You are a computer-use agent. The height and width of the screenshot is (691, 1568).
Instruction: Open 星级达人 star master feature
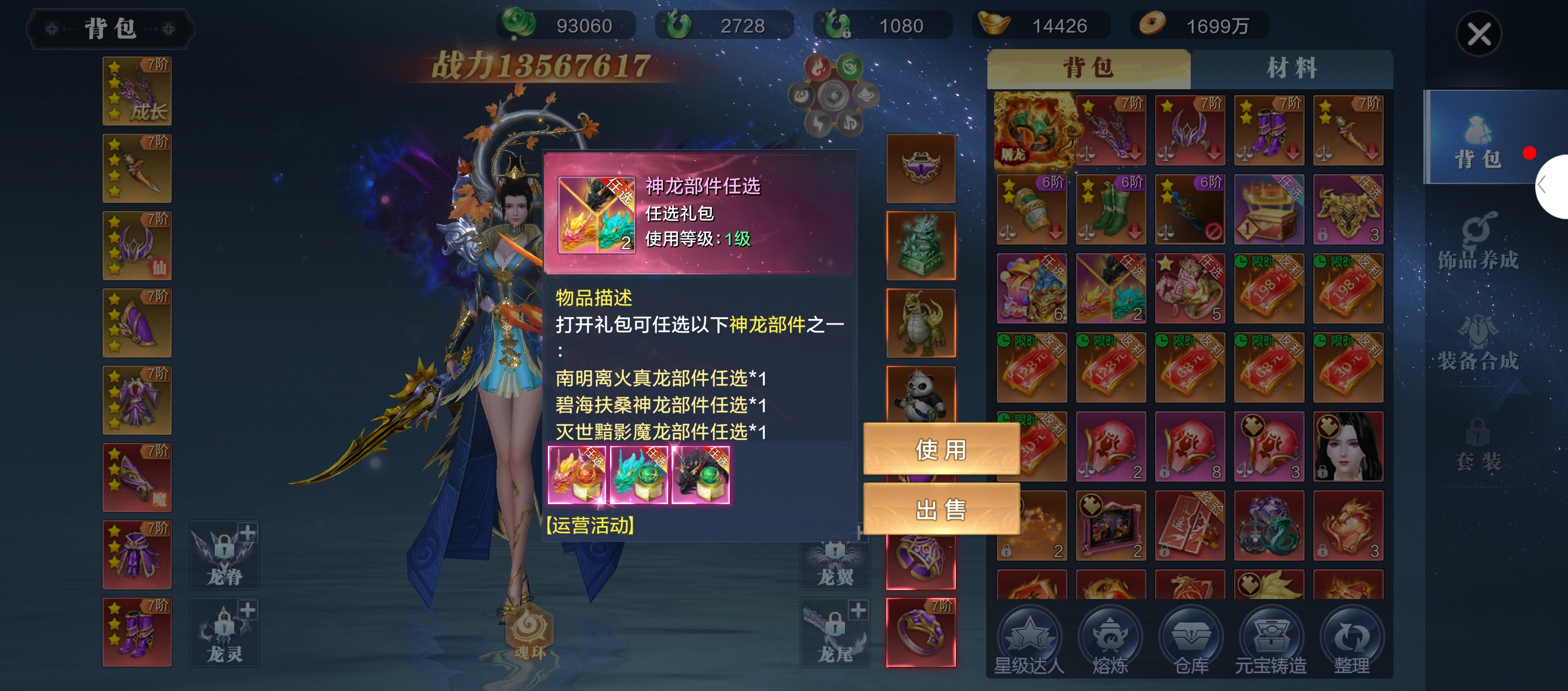[1029, 642]
